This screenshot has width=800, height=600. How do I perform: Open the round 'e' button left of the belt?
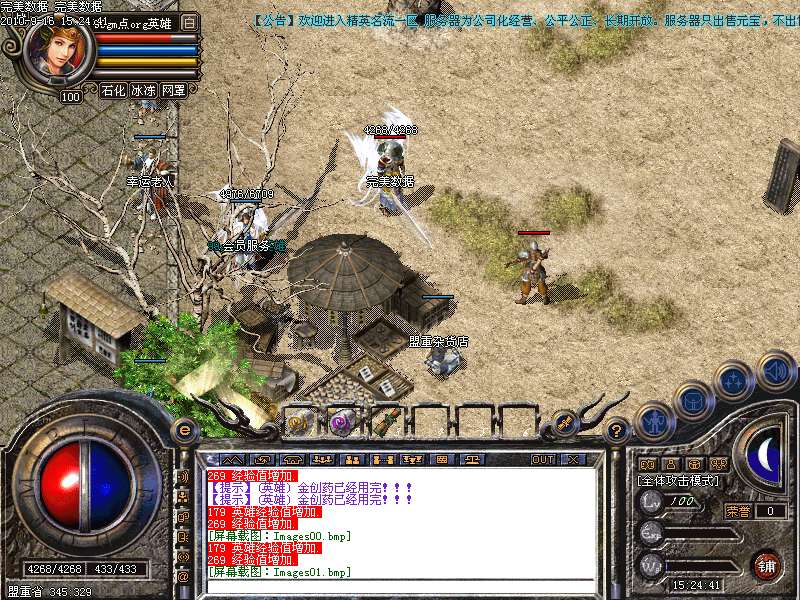point(183,430)
